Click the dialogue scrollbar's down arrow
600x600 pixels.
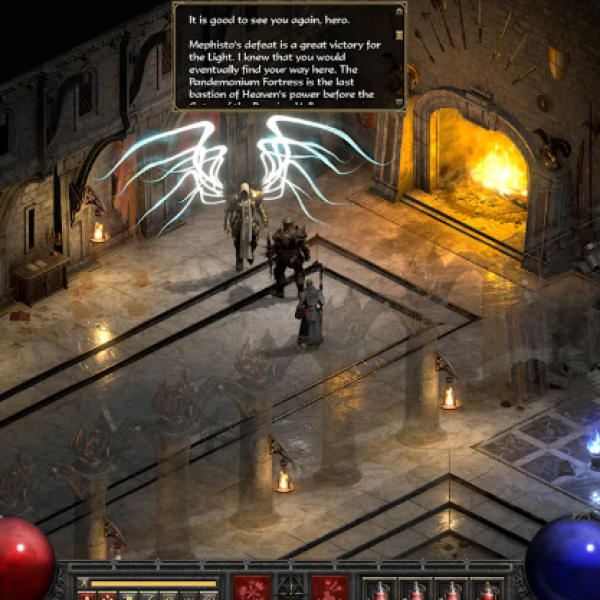(x=399, y=101)
